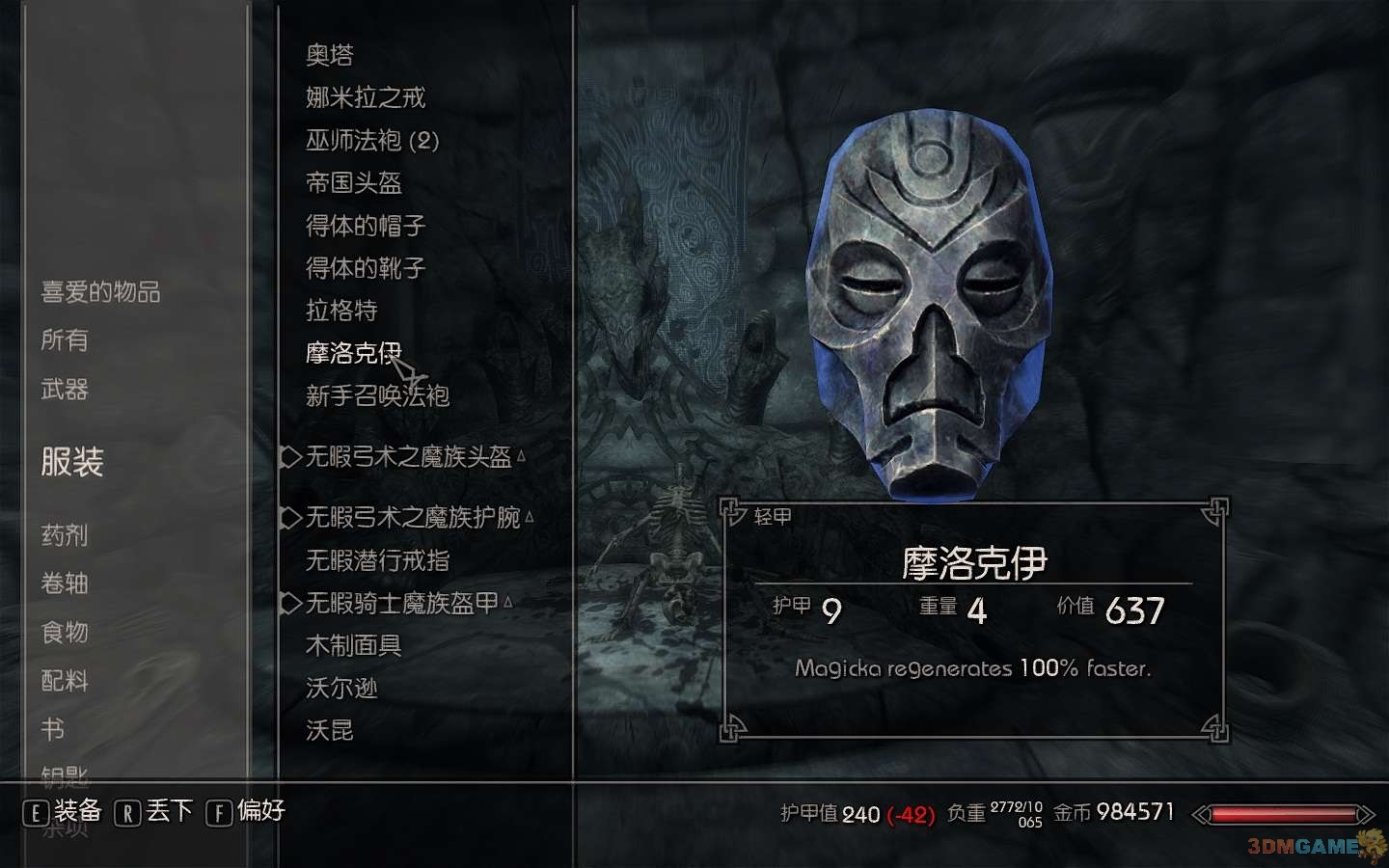Select the 娜米拉之戒 ring entry
This screenshot has height=868, width=1389.
366,97
